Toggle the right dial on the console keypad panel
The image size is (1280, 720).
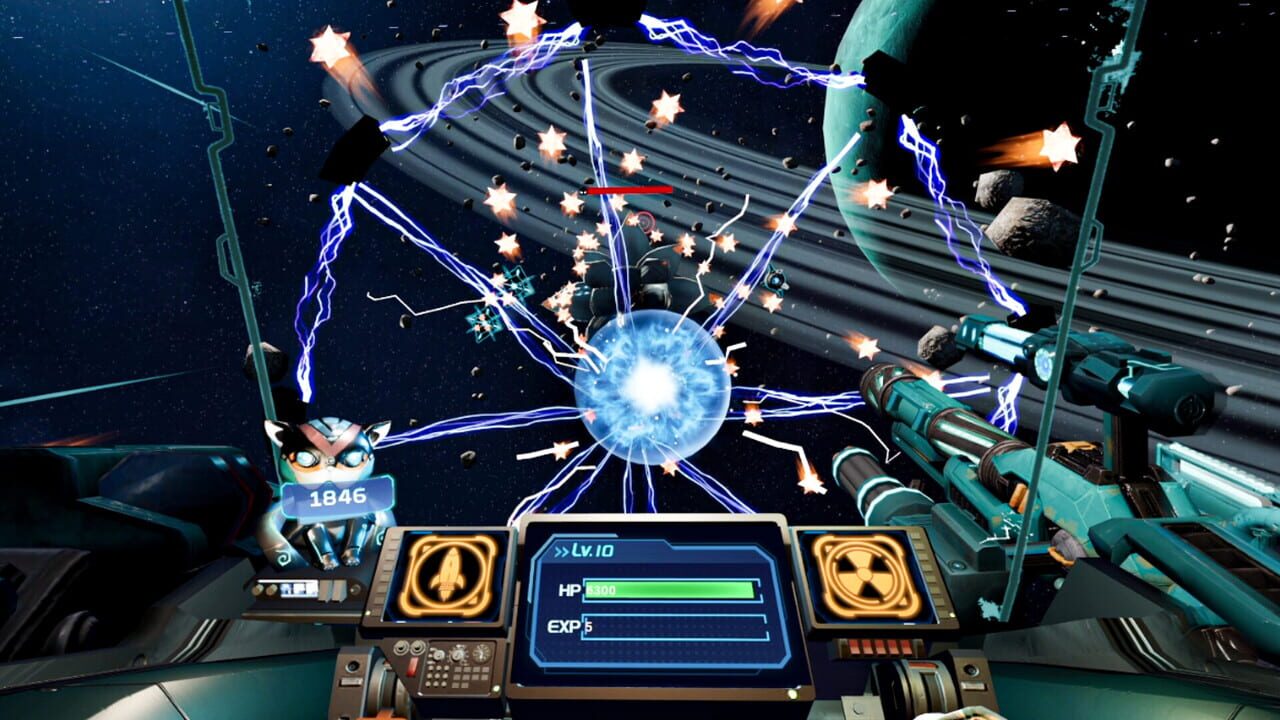(483, 653)
